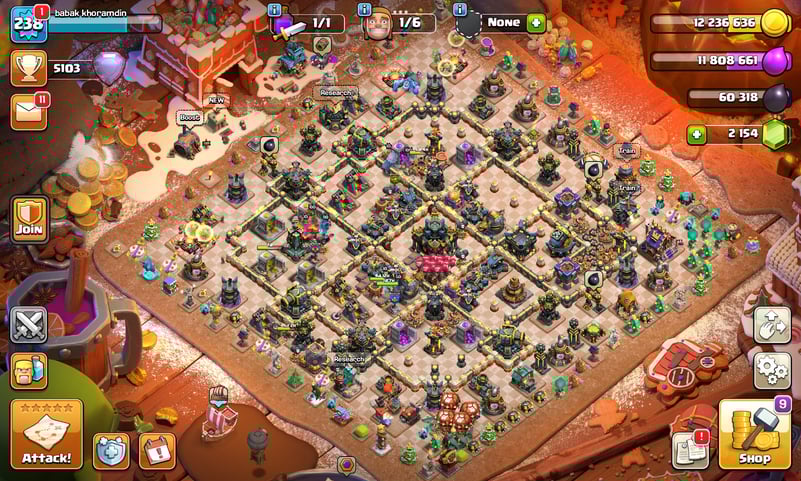Tap the Boost bubble above the building
The image size is (801, 481).
189,118
